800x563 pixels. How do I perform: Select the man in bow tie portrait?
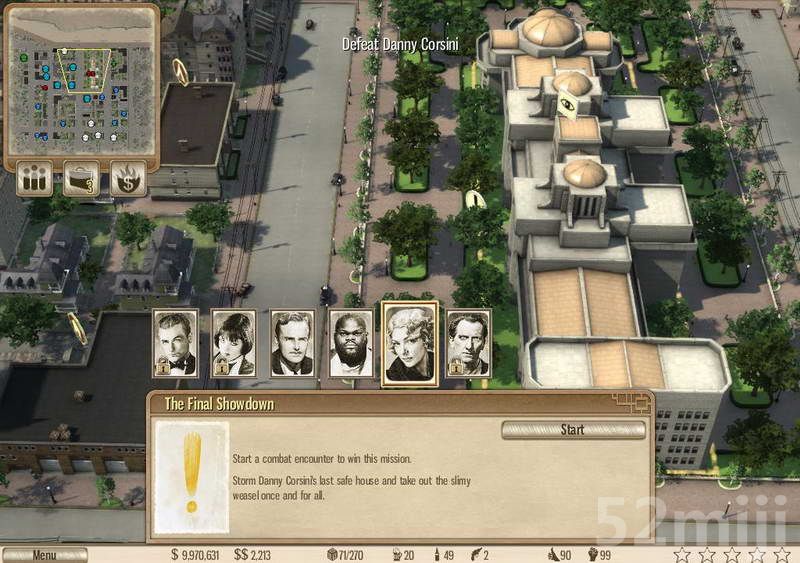[x=176, y=343]
